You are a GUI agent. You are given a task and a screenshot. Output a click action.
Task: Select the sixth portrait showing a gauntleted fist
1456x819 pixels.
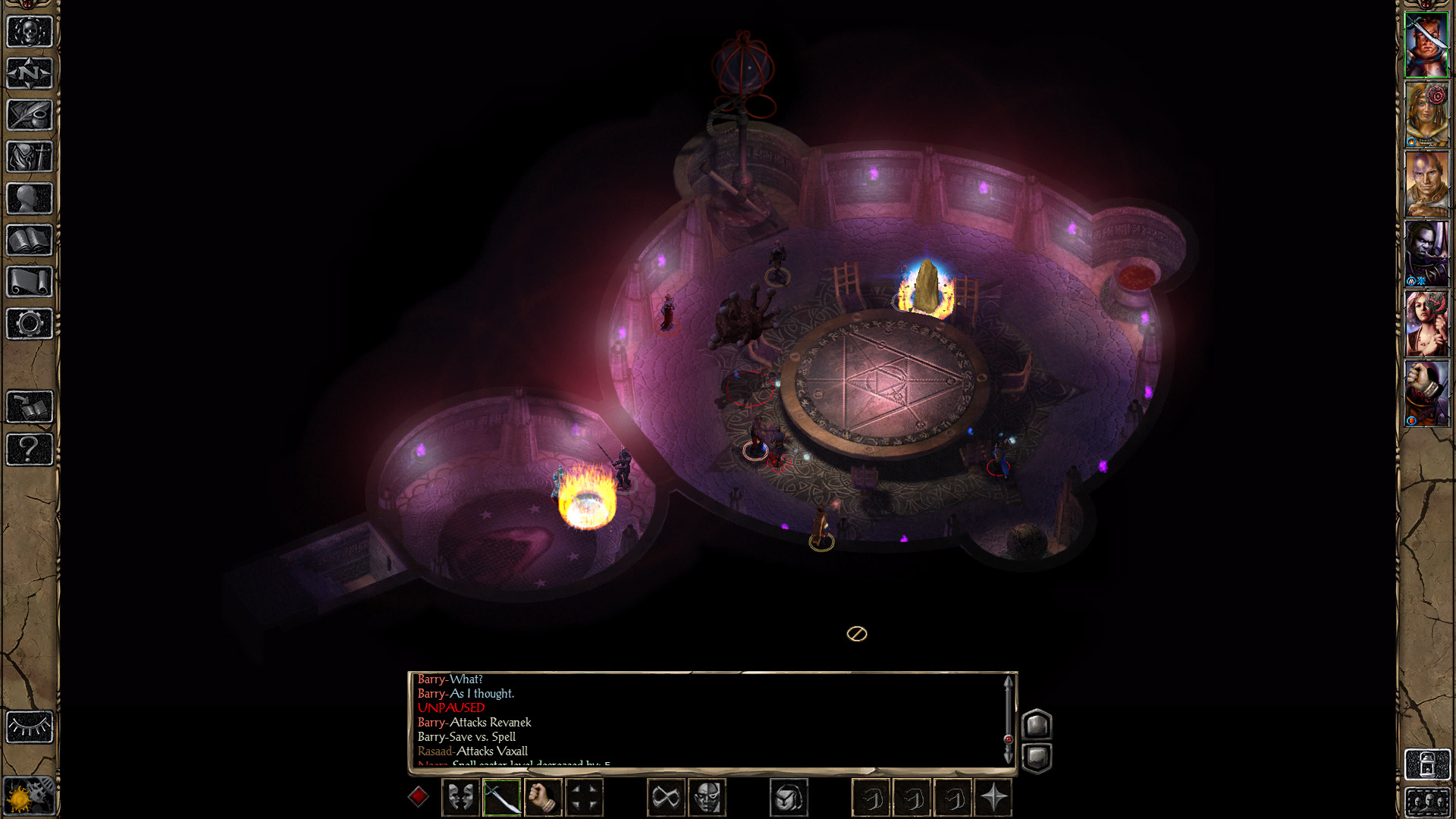pyautogui.click(x=1426, y=393)
